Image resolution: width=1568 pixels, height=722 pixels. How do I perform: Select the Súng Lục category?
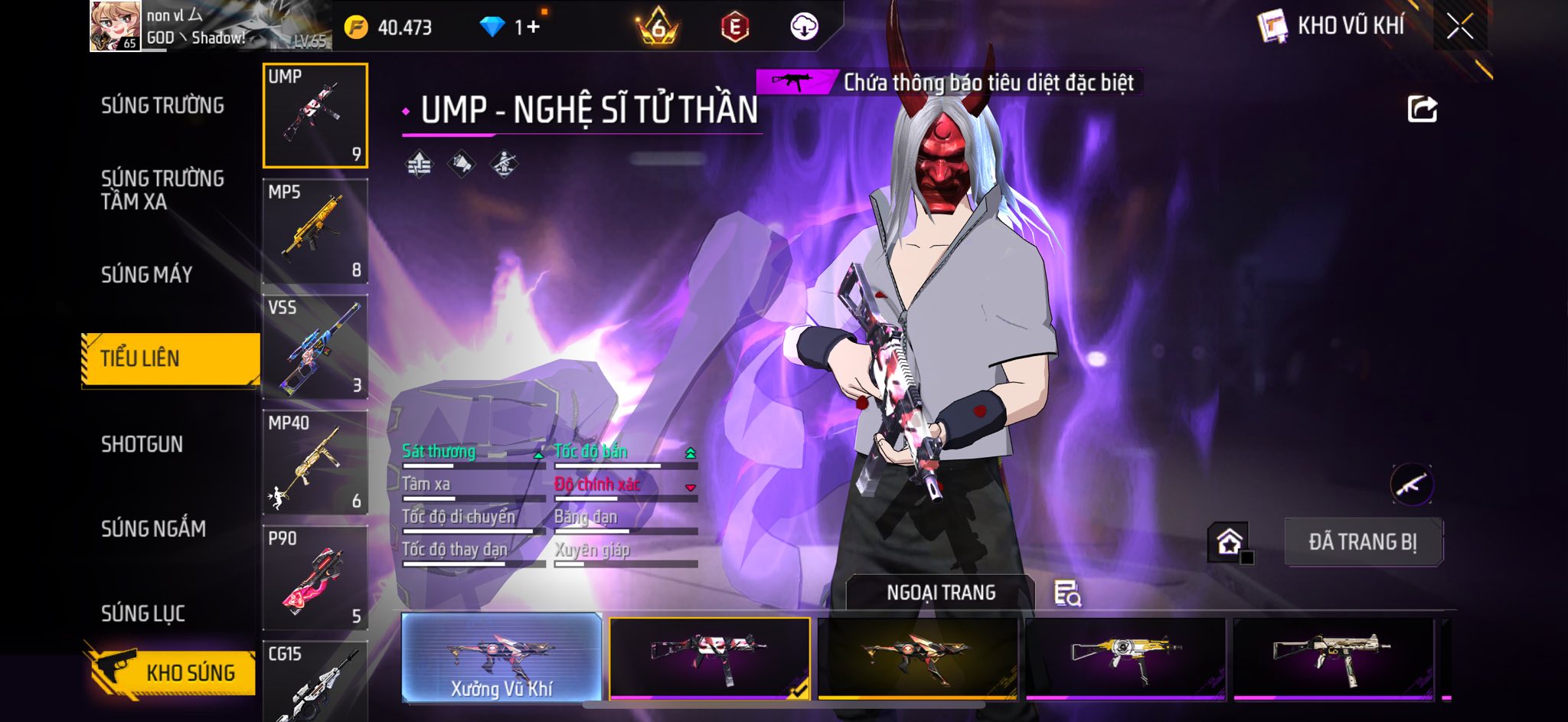(143, 613)
